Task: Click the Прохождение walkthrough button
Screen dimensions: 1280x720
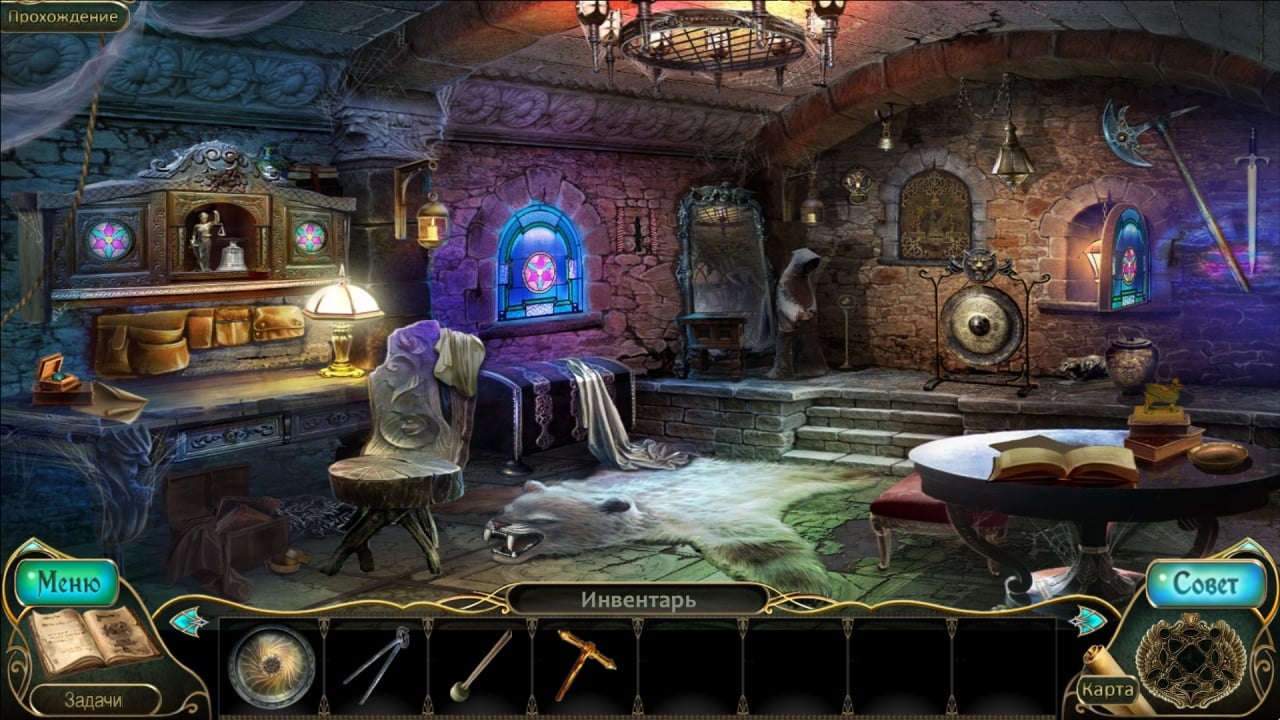Action: [65, 16]
